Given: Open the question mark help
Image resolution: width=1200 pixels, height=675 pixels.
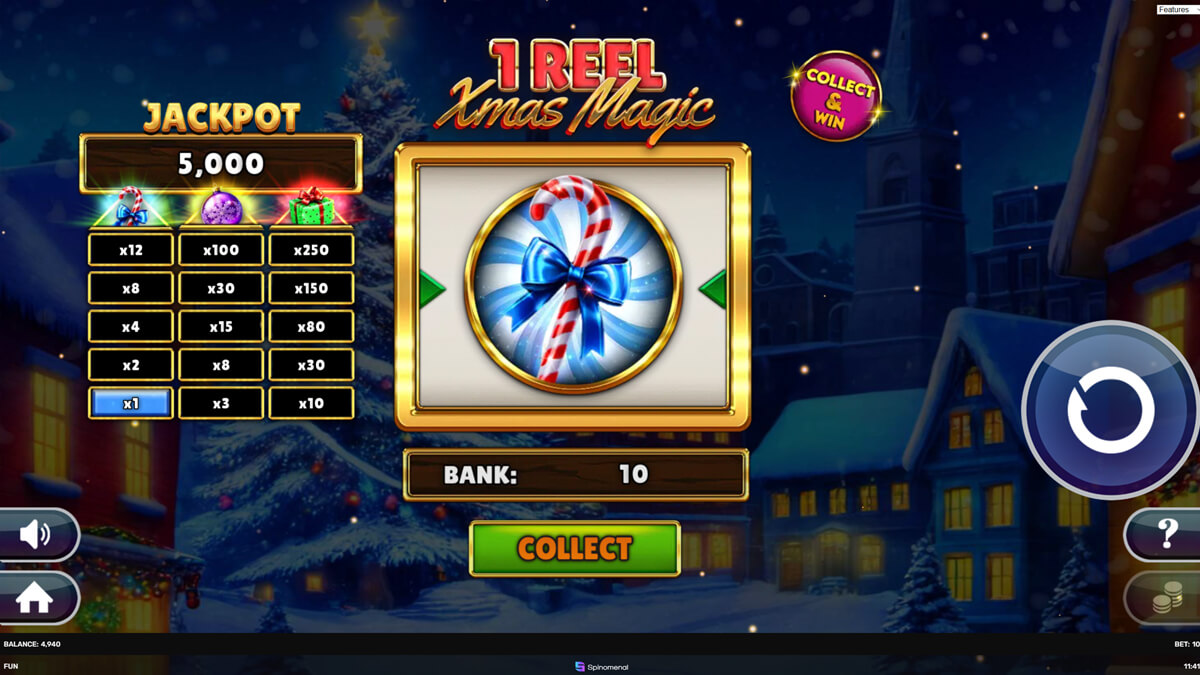Looking at the screenshot, I should point(1166,534).
